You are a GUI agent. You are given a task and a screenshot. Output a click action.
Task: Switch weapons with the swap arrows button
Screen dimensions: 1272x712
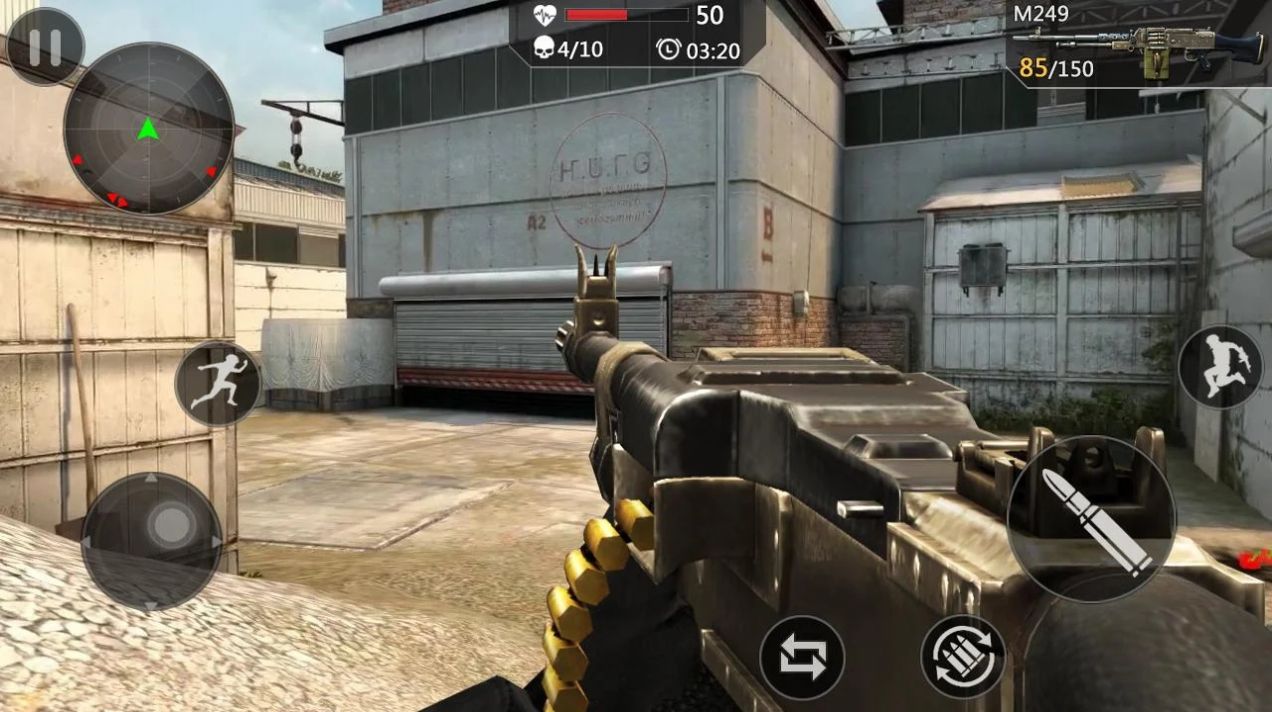coord(802,657)
